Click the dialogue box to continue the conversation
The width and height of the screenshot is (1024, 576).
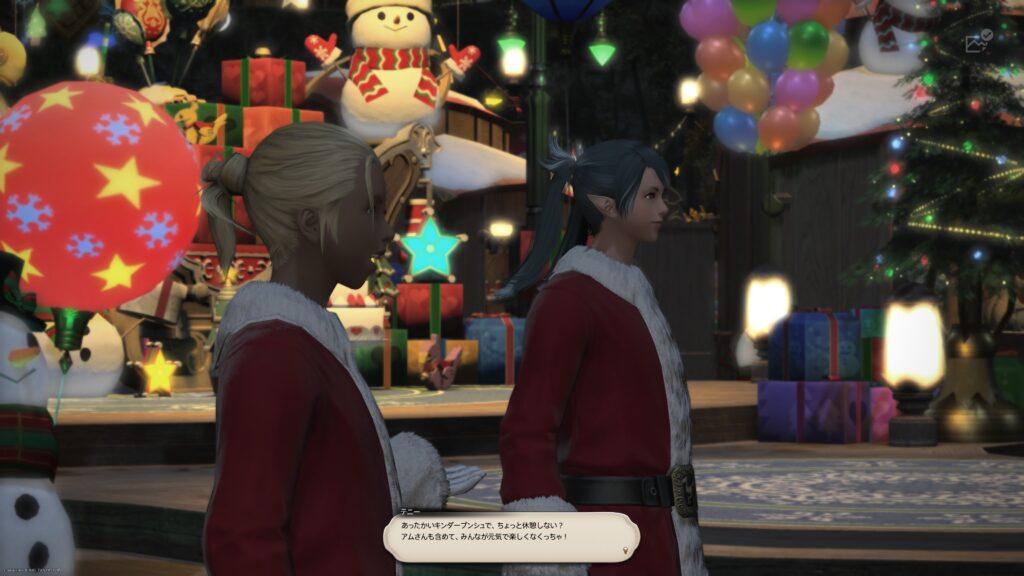tap(511, 531)
